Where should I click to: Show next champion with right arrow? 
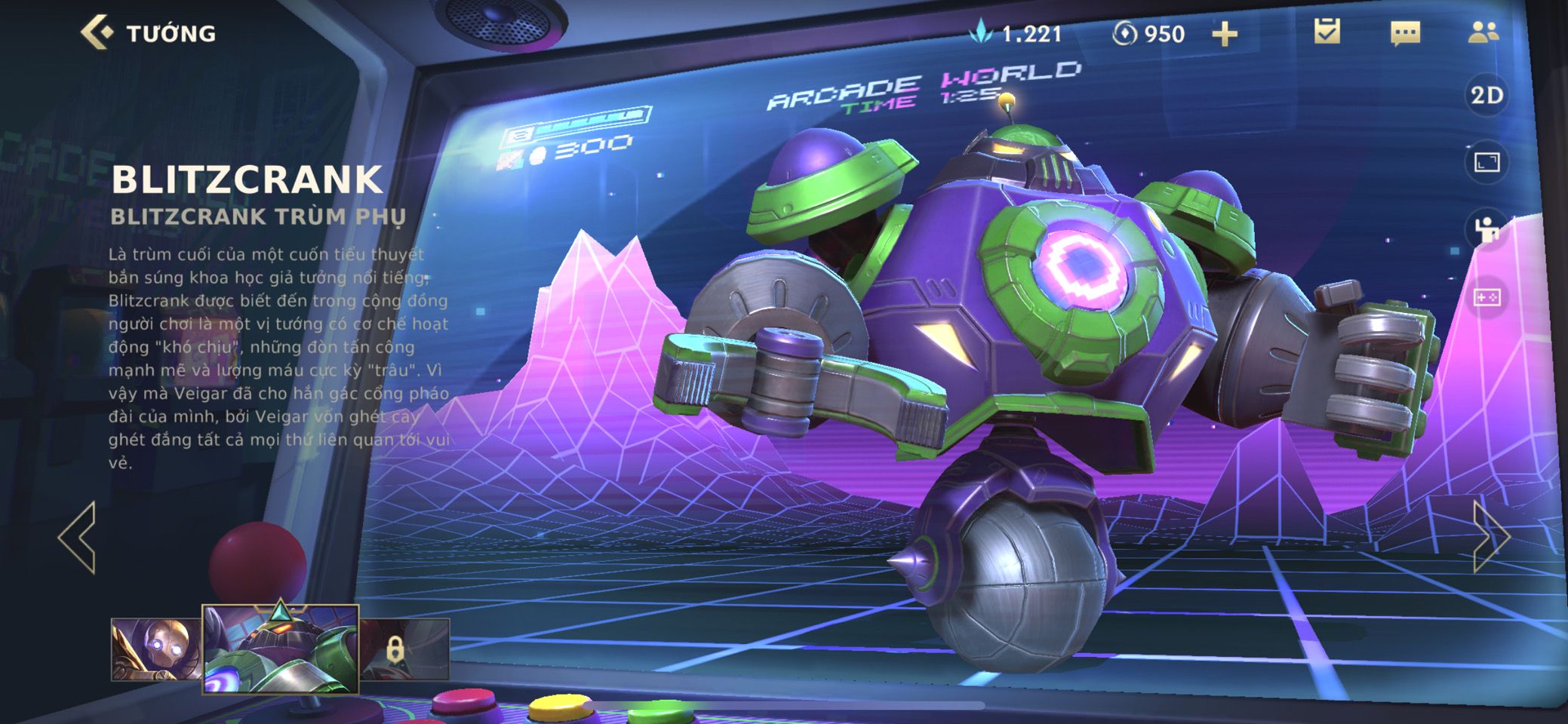coord(1490,537)
